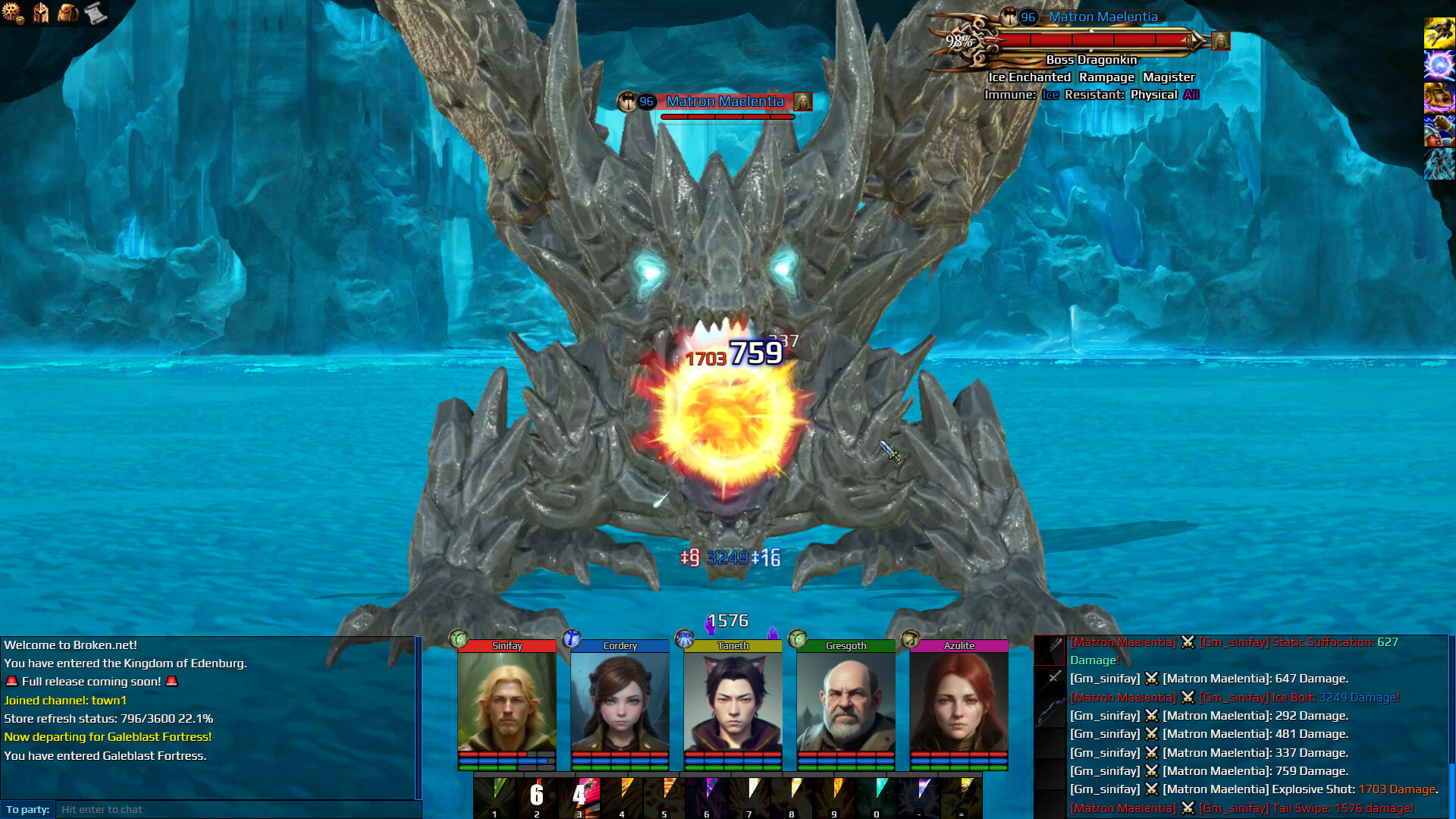
Task: Open the helmet character equipment icon
Action: coord(42,13)
